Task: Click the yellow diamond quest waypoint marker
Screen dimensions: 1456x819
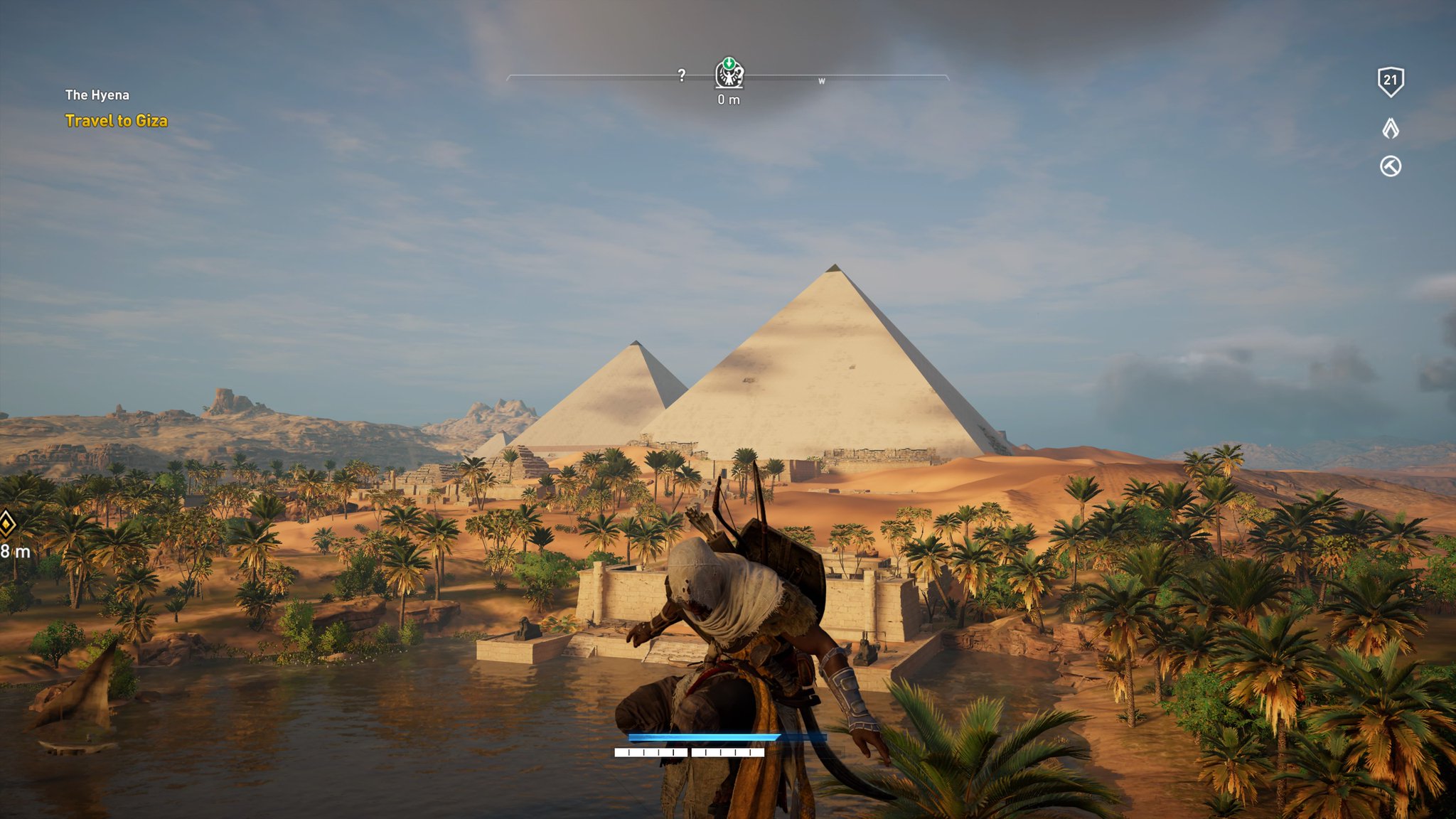Action: (x=6, y=525)
